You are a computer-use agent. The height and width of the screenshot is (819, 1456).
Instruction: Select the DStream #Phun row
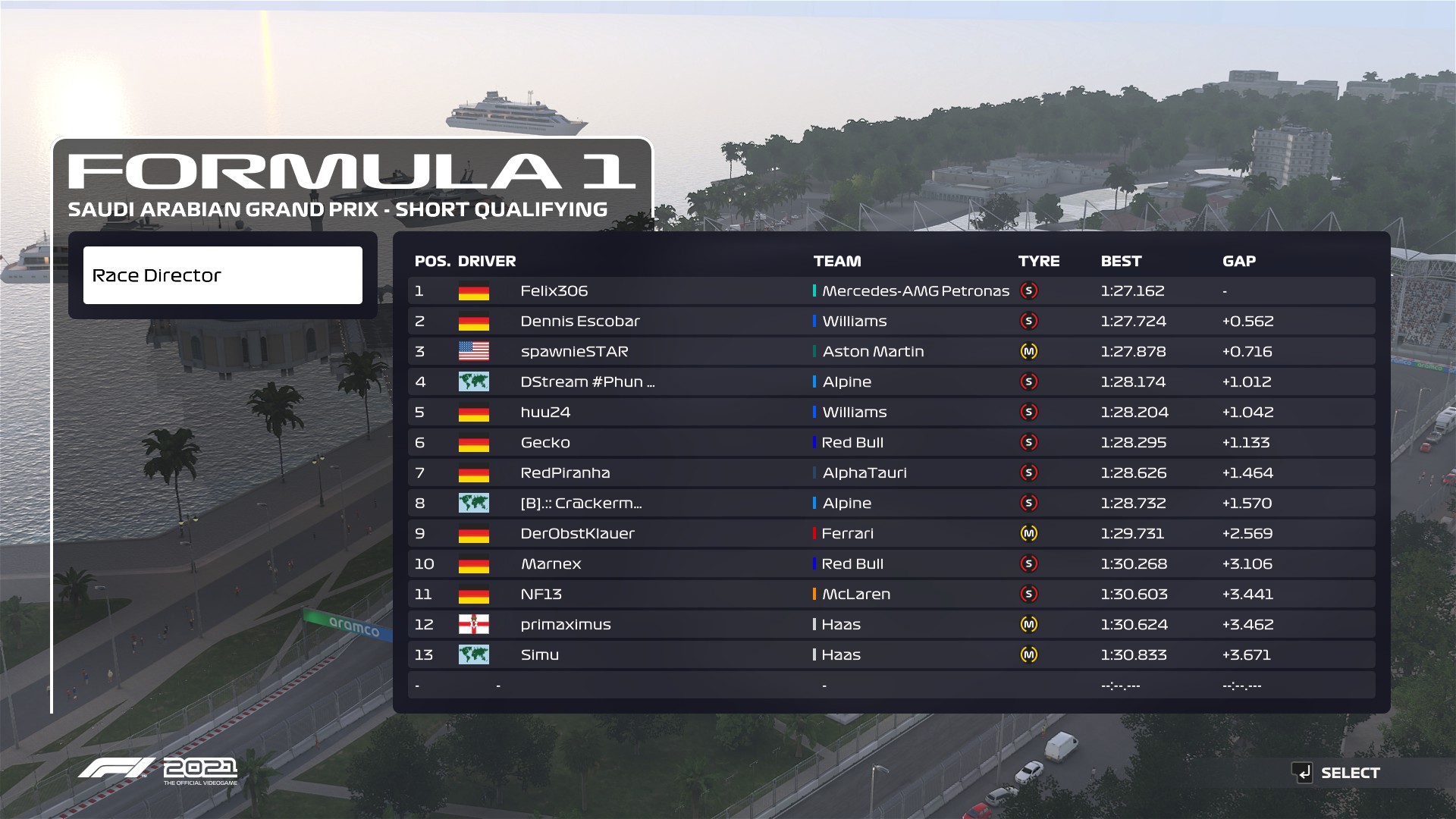pyautogui.click(x=890, y=382)
